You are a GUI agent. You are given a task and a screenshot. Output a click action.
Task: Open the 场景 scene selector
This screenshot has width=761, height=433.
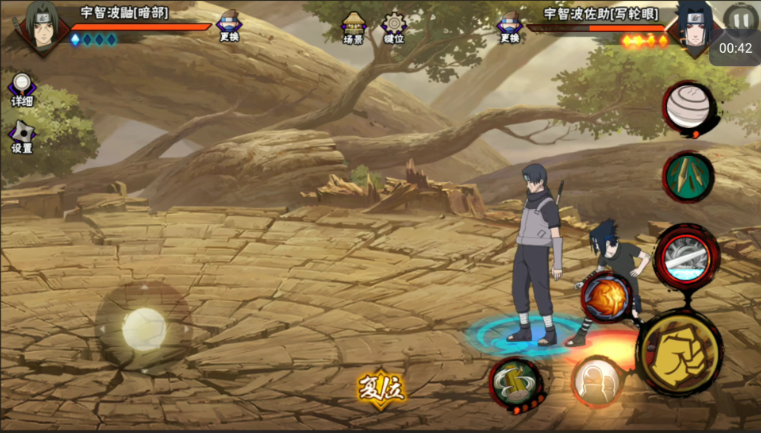coord(353,27)
